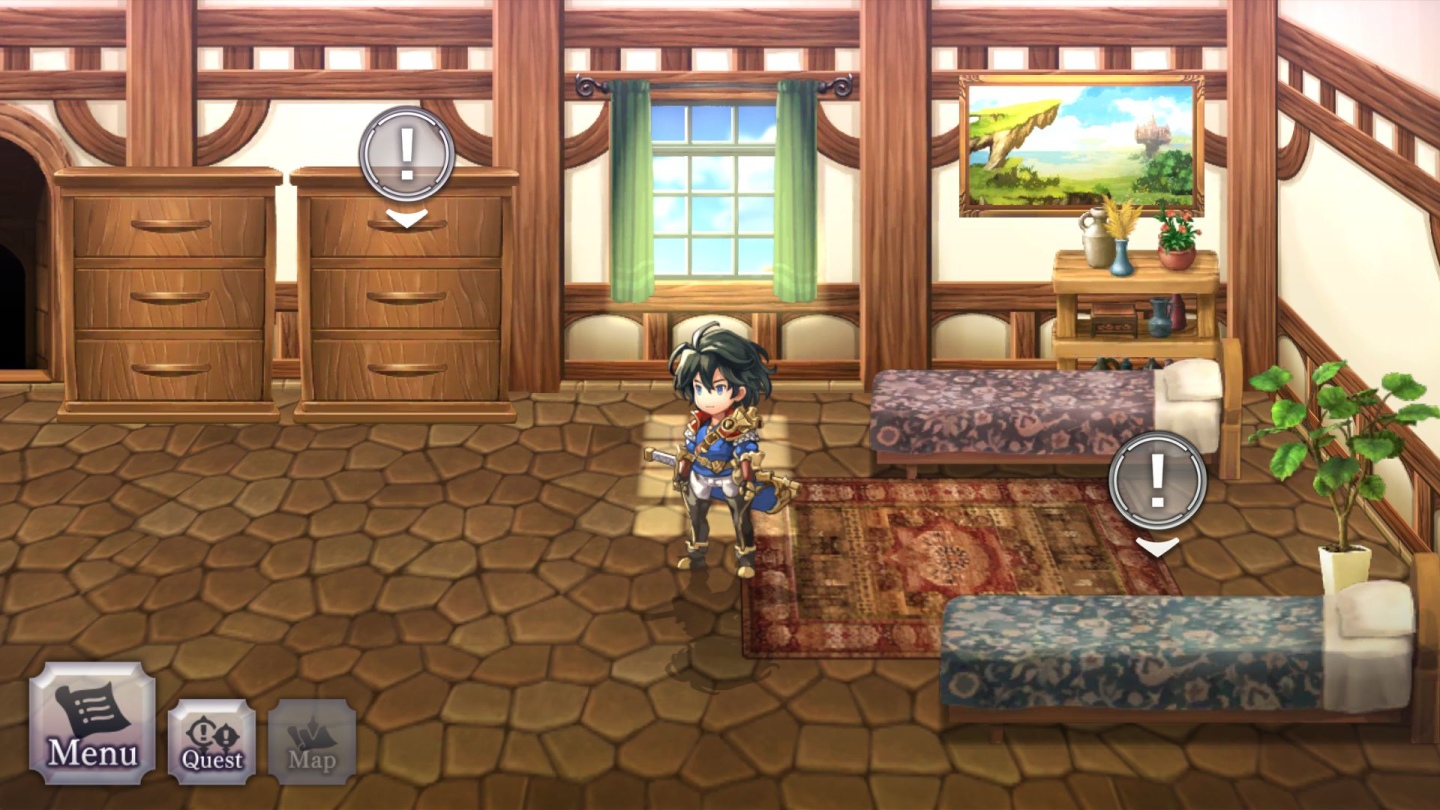This screenshot has height=810, width=1440.
Task: Click the white chevron below the bed marker
Action: [x=1158, y=546]
